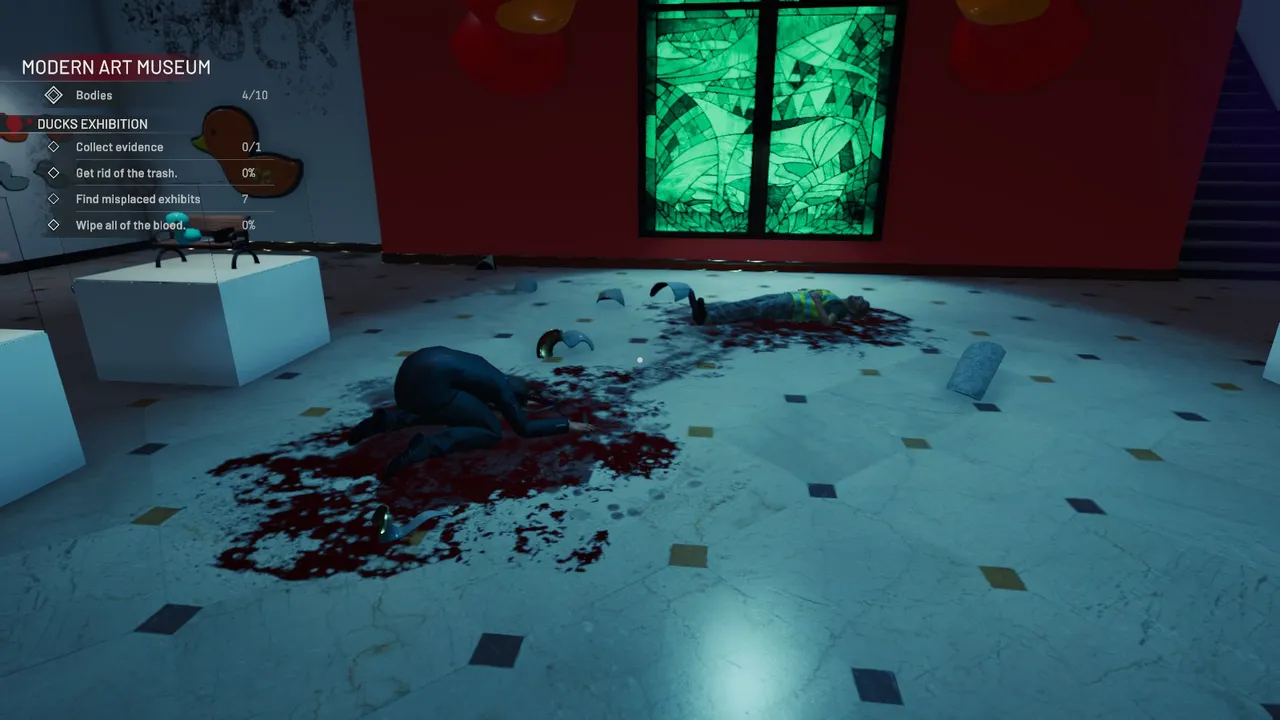Collapse the Modern Art Museum objective list
The height and width of the screenshot is (720, 1280).
(x=115, y=67)
